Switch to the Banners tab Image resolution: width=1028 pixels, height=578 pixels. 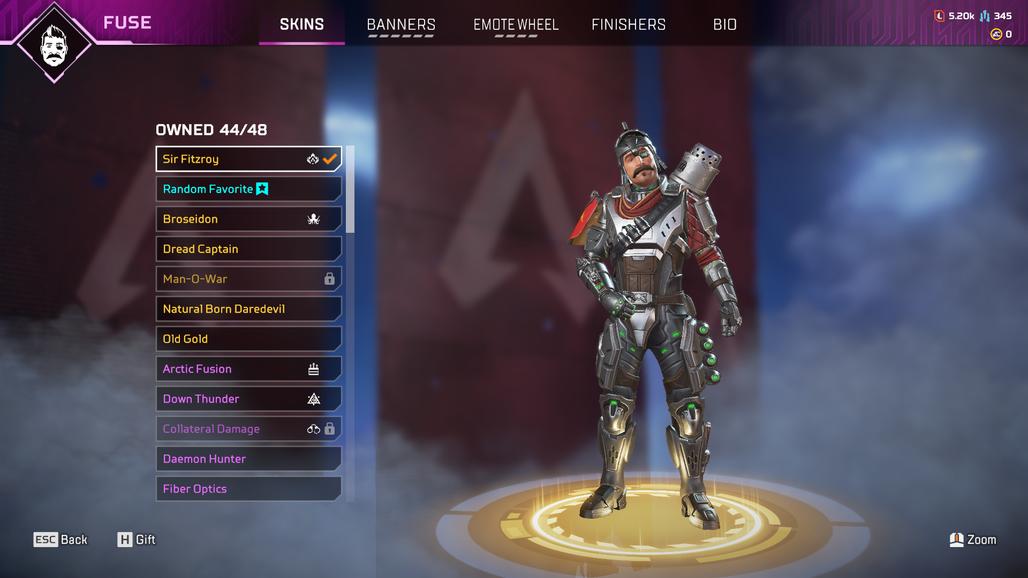pyautogui.click(x=401, y=25)
